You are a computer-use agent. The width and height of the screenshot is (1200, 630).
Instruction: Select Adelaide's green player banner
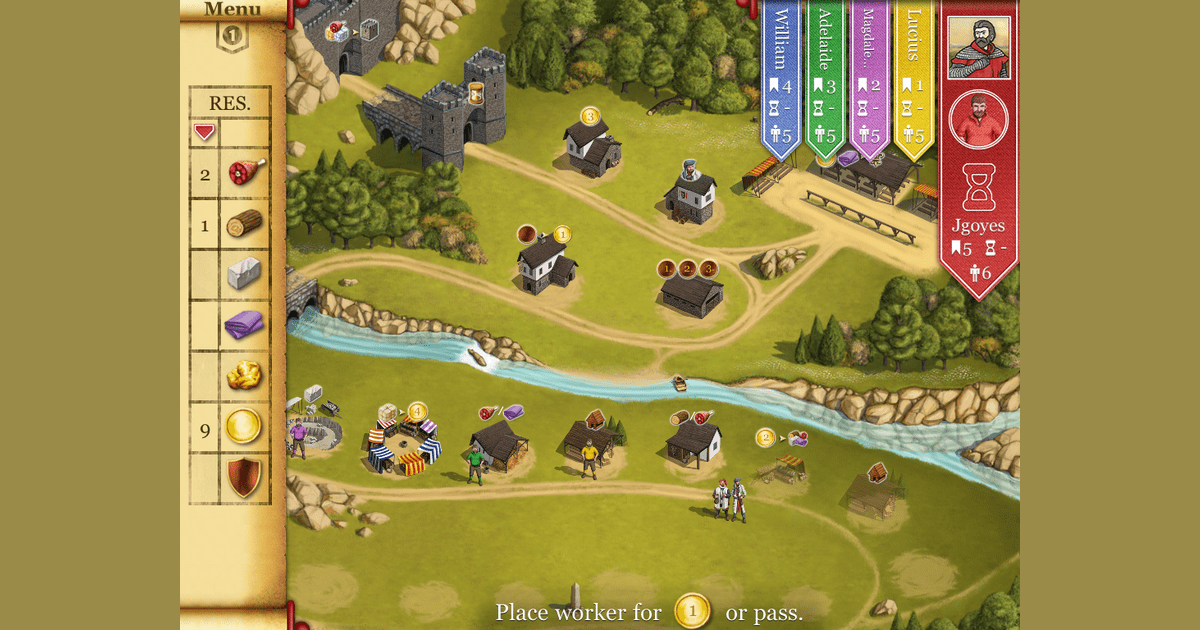point(825,80)
